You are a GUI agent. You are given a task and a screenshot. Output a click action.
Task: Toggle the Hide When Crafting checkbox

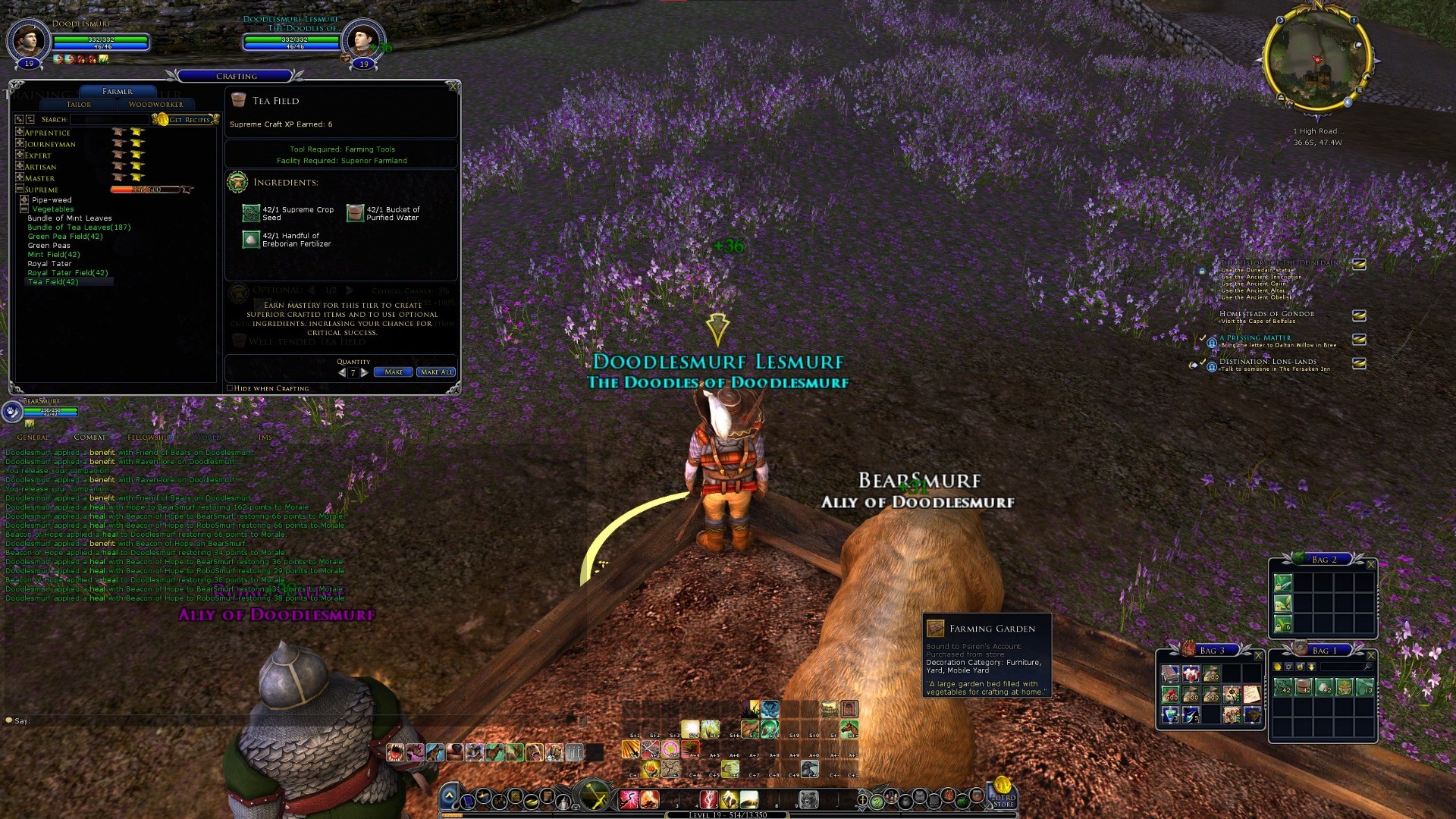(x=230, y=388)
